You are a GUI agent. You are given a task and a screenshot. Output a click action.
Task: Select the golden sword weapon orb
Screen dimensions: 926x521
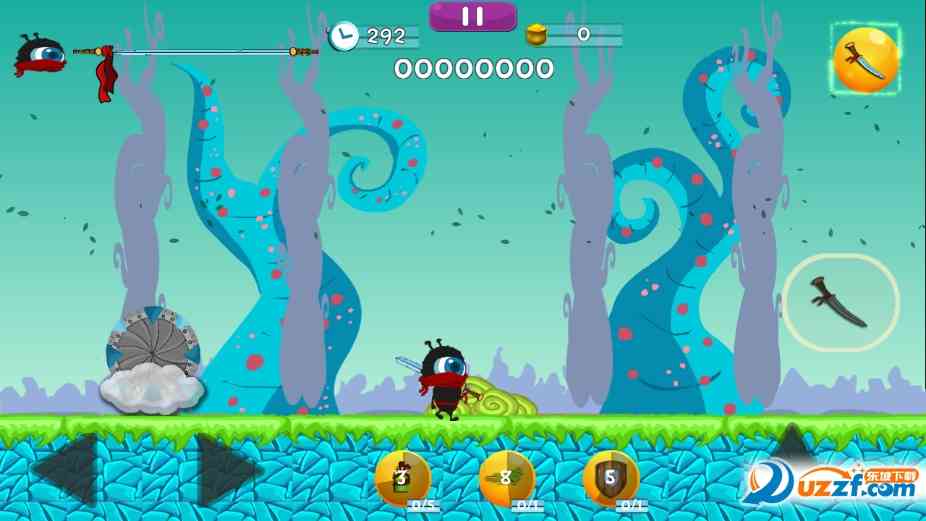(865, 60)
